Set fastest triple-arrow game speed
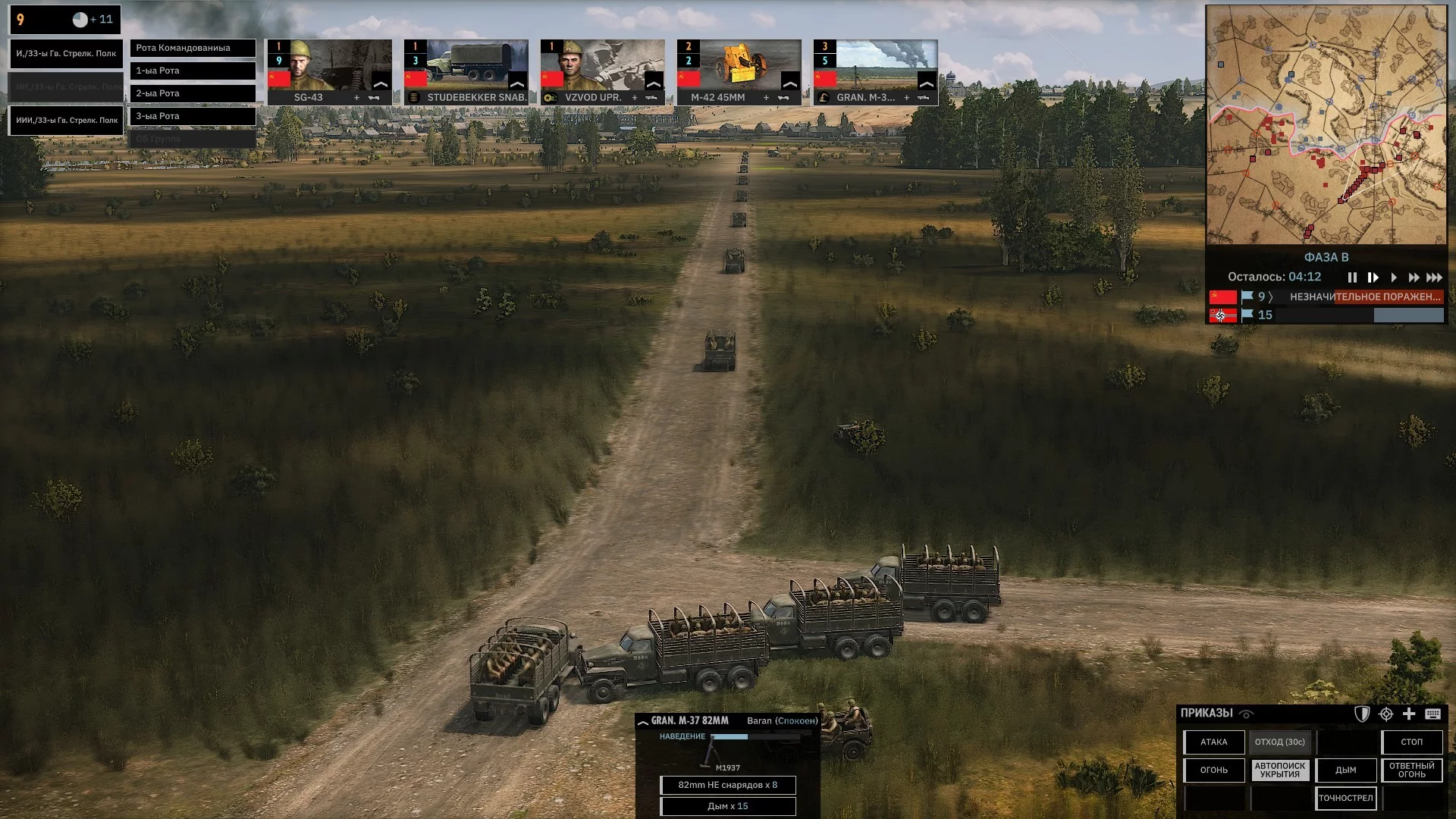1456x819 pixels. (x=1434, y=278)
